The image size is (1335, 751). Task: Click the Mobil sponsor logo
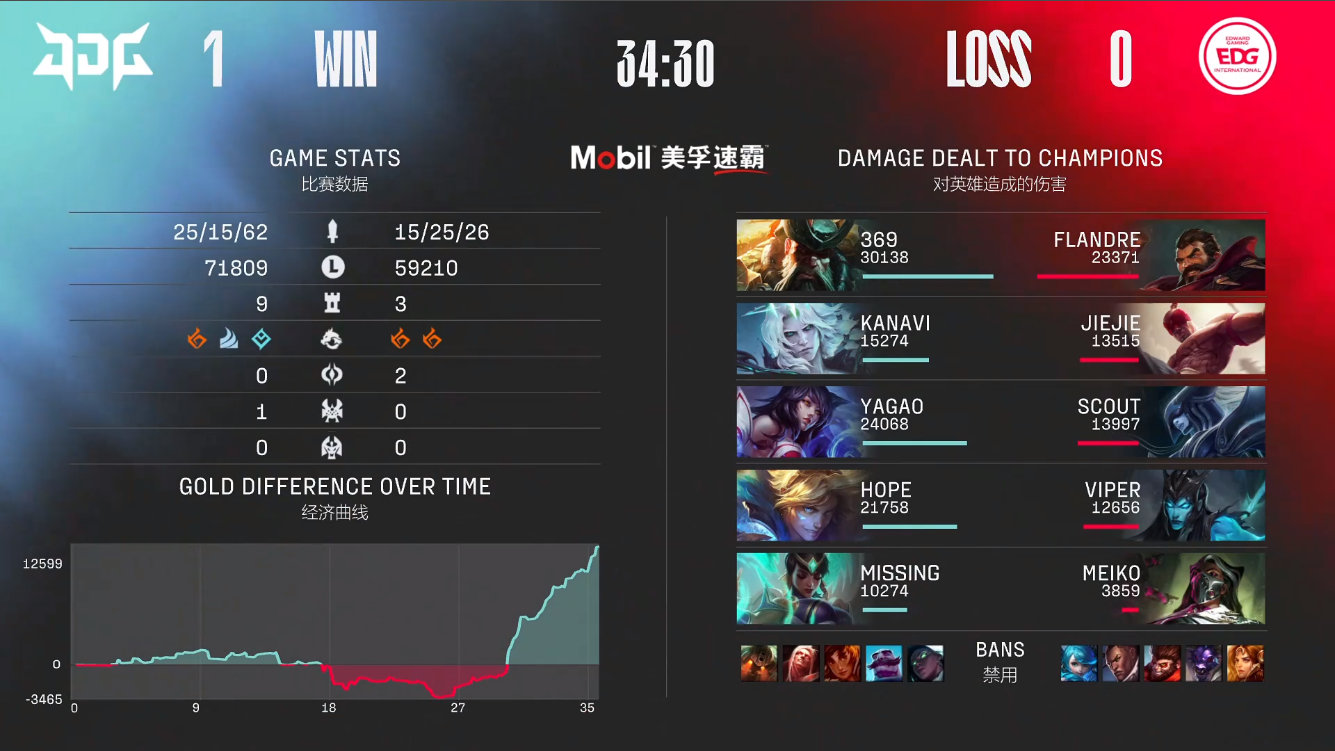(x=668, y=157)
